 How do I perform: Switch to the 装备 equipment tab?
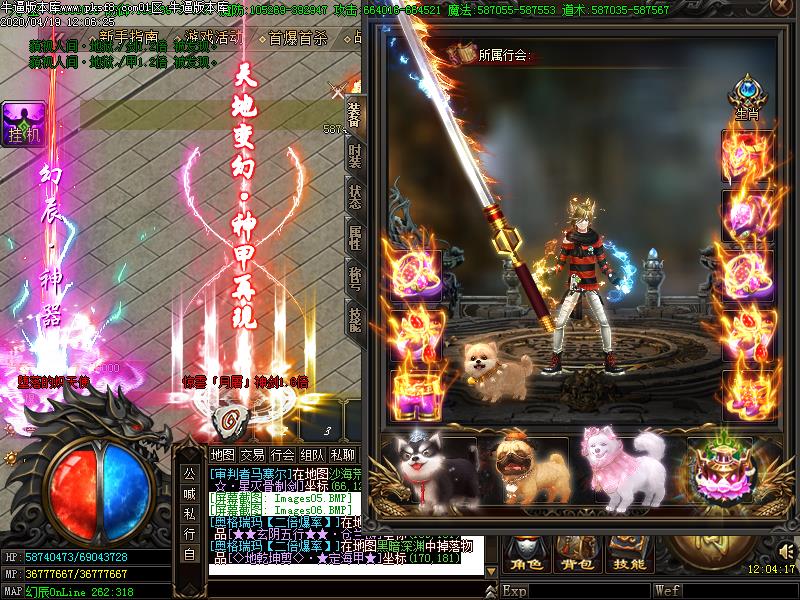pos(355,113)
